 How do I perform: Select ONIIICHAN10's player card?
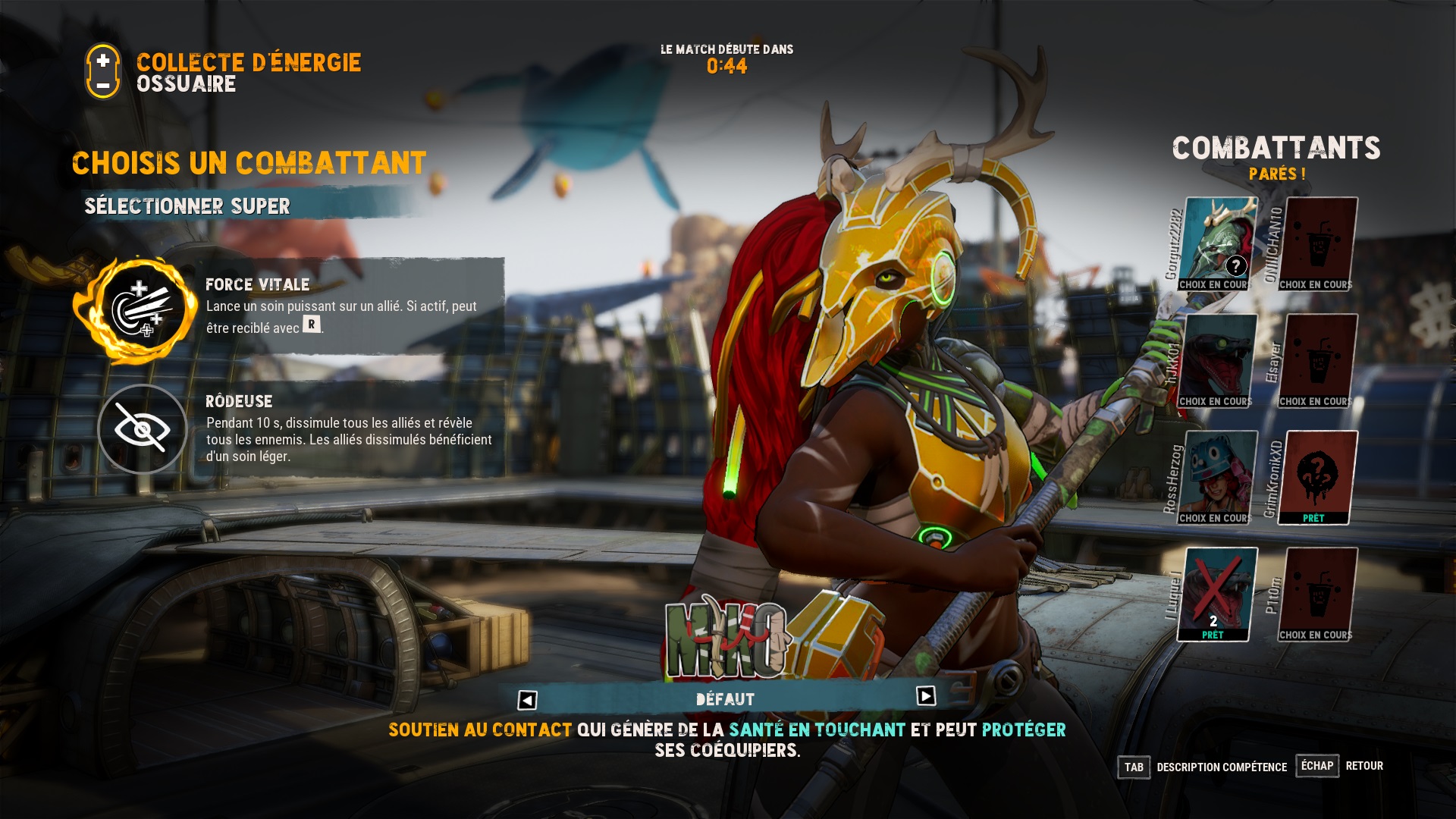[x=1319, y=244]
